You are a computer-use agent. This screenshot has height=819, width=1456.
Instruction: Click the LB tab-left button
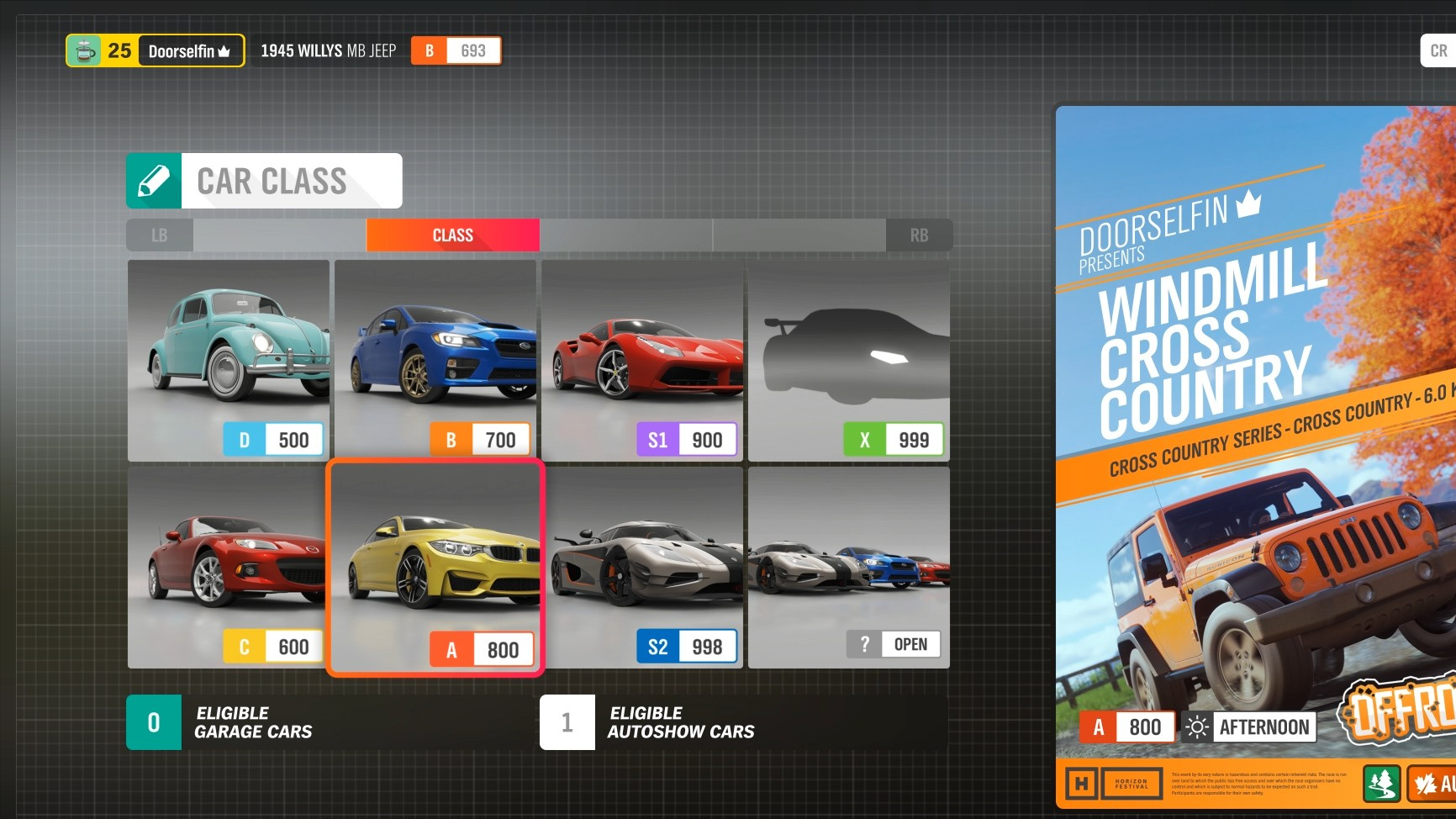coord(160,235)
